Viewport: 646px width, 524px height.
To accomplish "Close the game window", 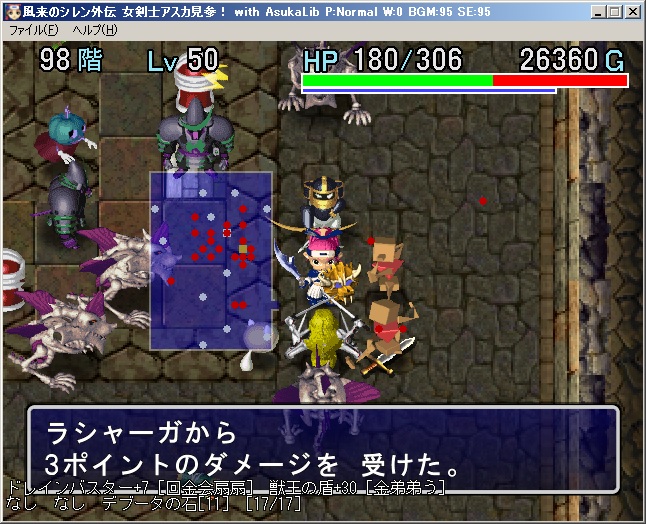I will pyautogui.click(x=632, y=12).
